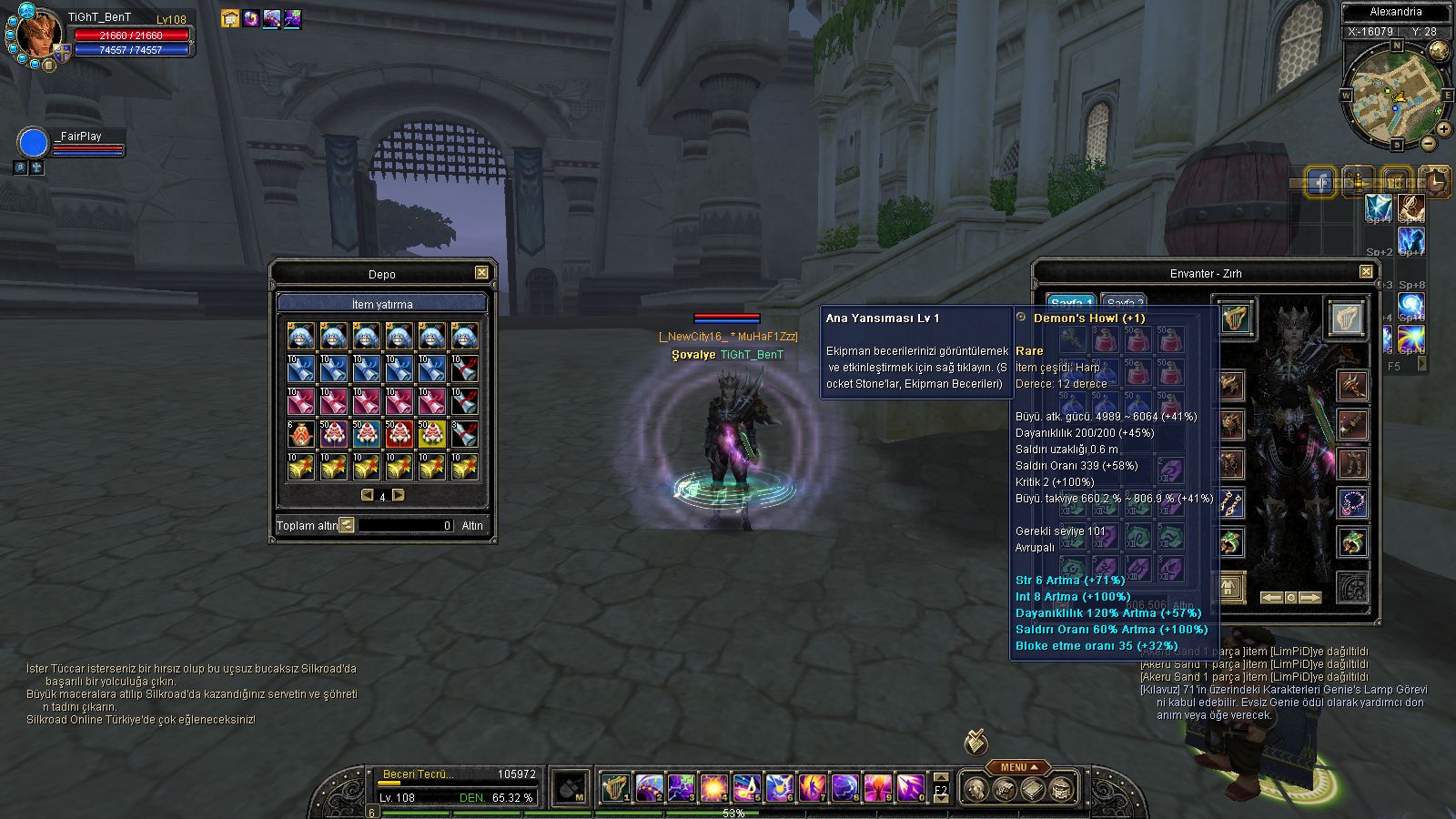The height and width of the screenshot is (819, 1456).
Task: Select the yellow-background mask item in Depo
Action: point(431,435)
